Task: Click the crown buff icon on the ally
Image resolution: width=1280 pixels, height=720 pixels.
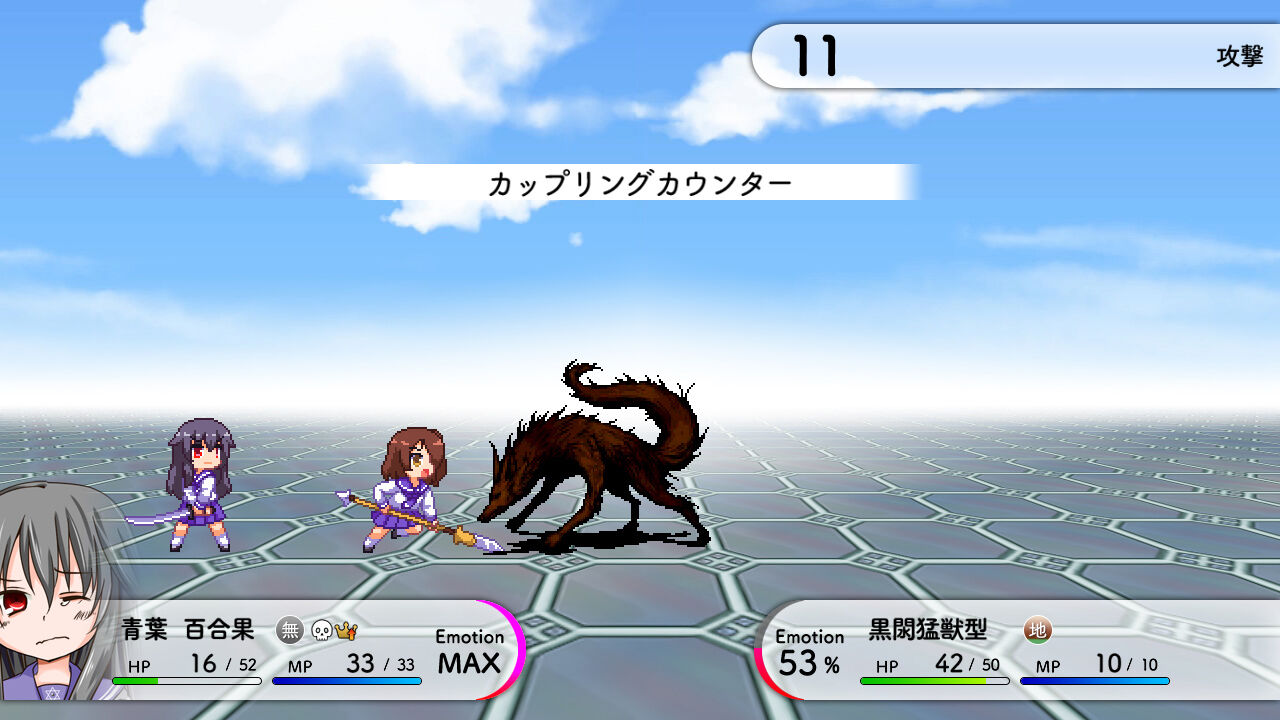Action: pos(347,630)
